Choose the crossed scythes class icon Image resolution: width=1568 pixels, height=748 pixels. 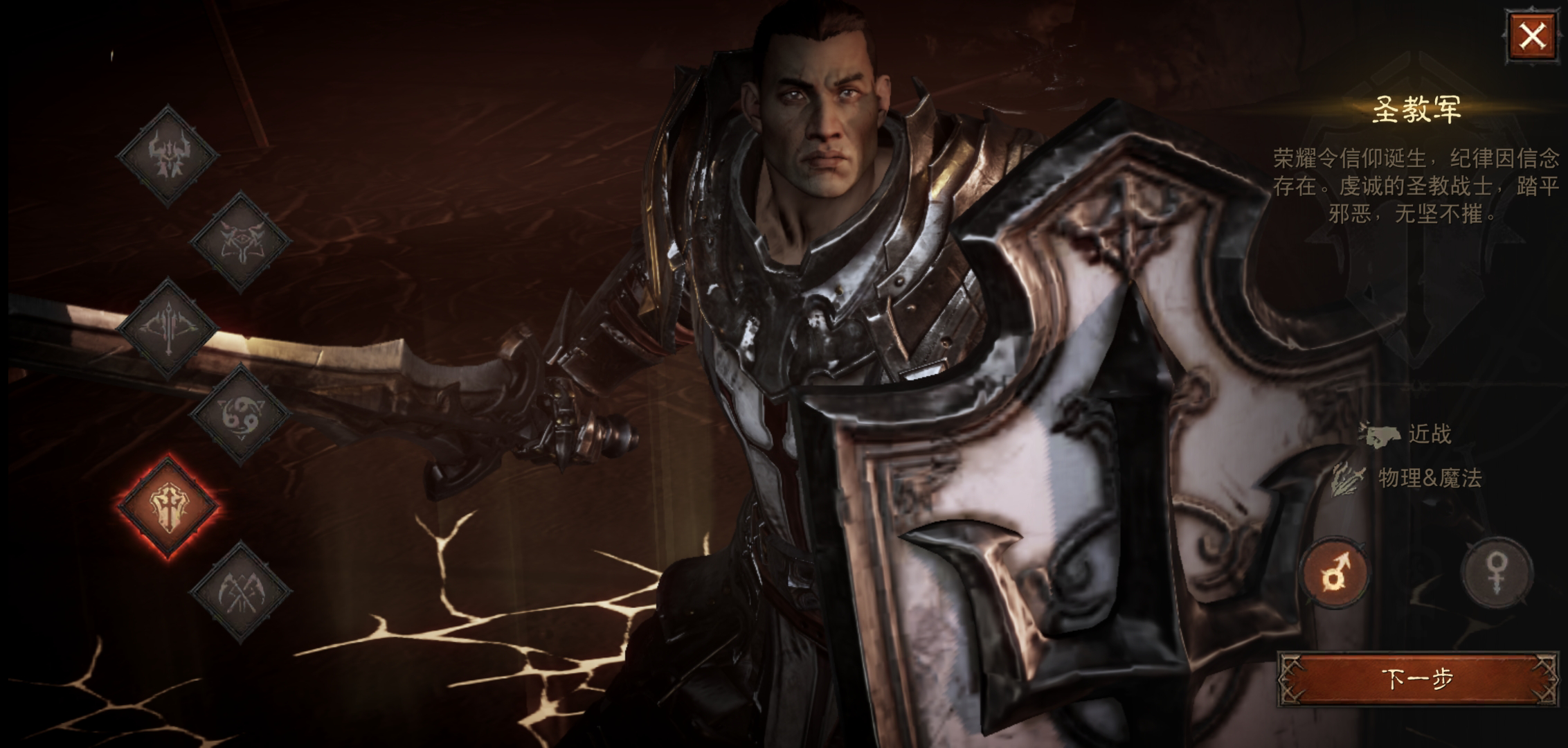pyautogui.click(x=241, y=591)
